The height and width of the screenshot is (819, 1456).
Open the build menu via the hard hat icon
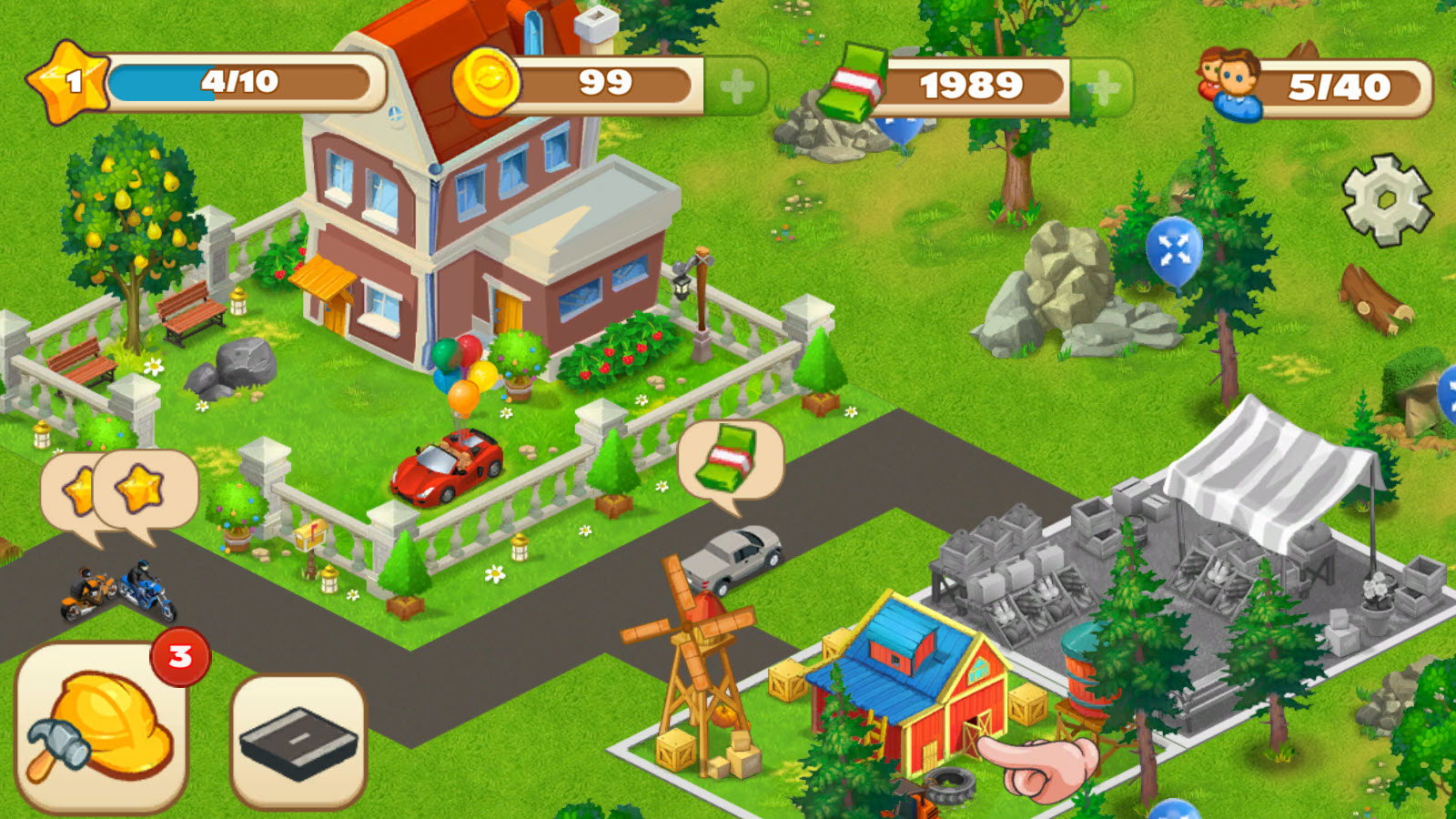pyautogui.click(x=100, y=728)
